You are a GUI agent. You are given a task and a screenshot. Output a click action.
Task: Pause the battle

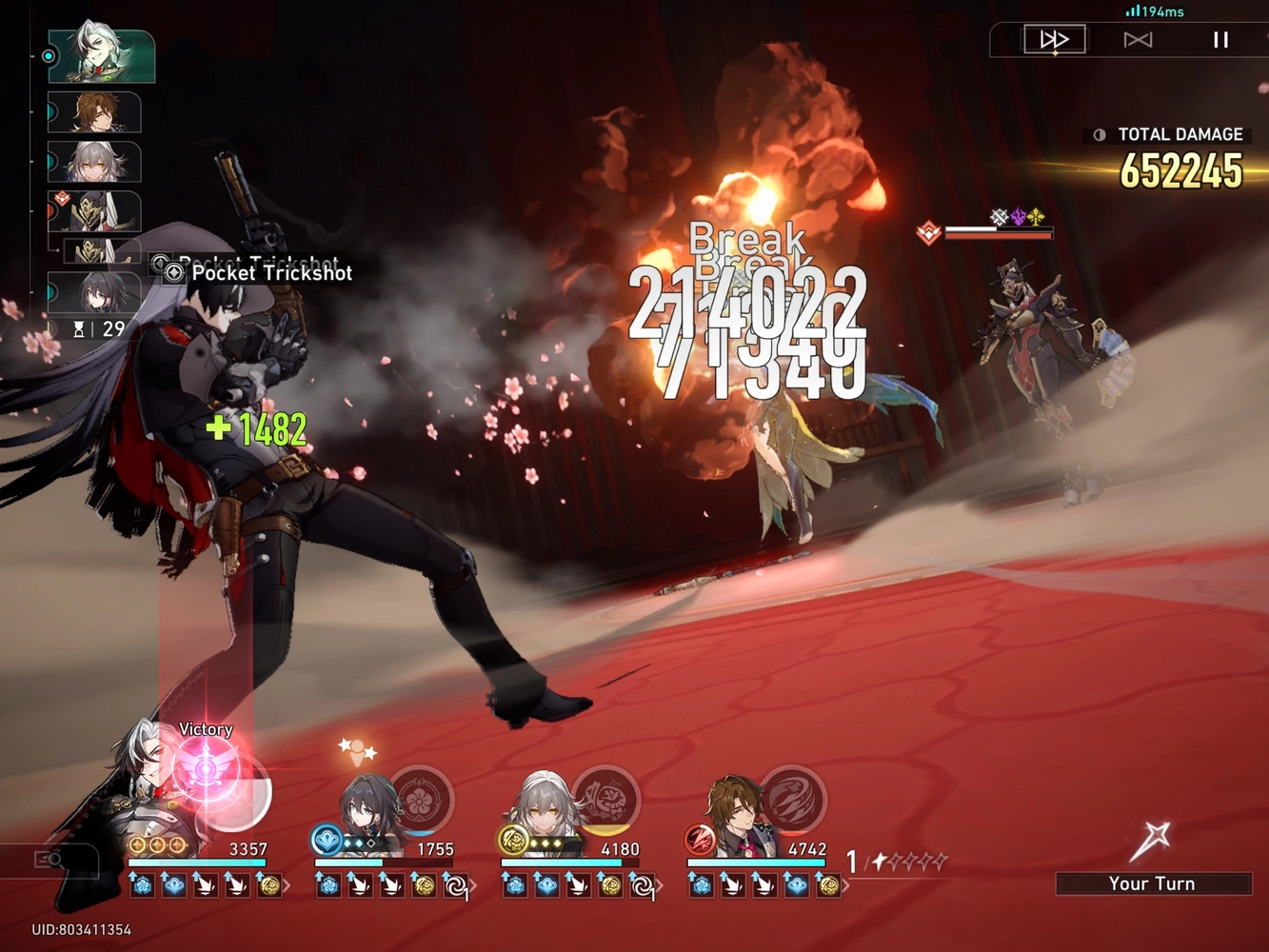pos(1219,39)
